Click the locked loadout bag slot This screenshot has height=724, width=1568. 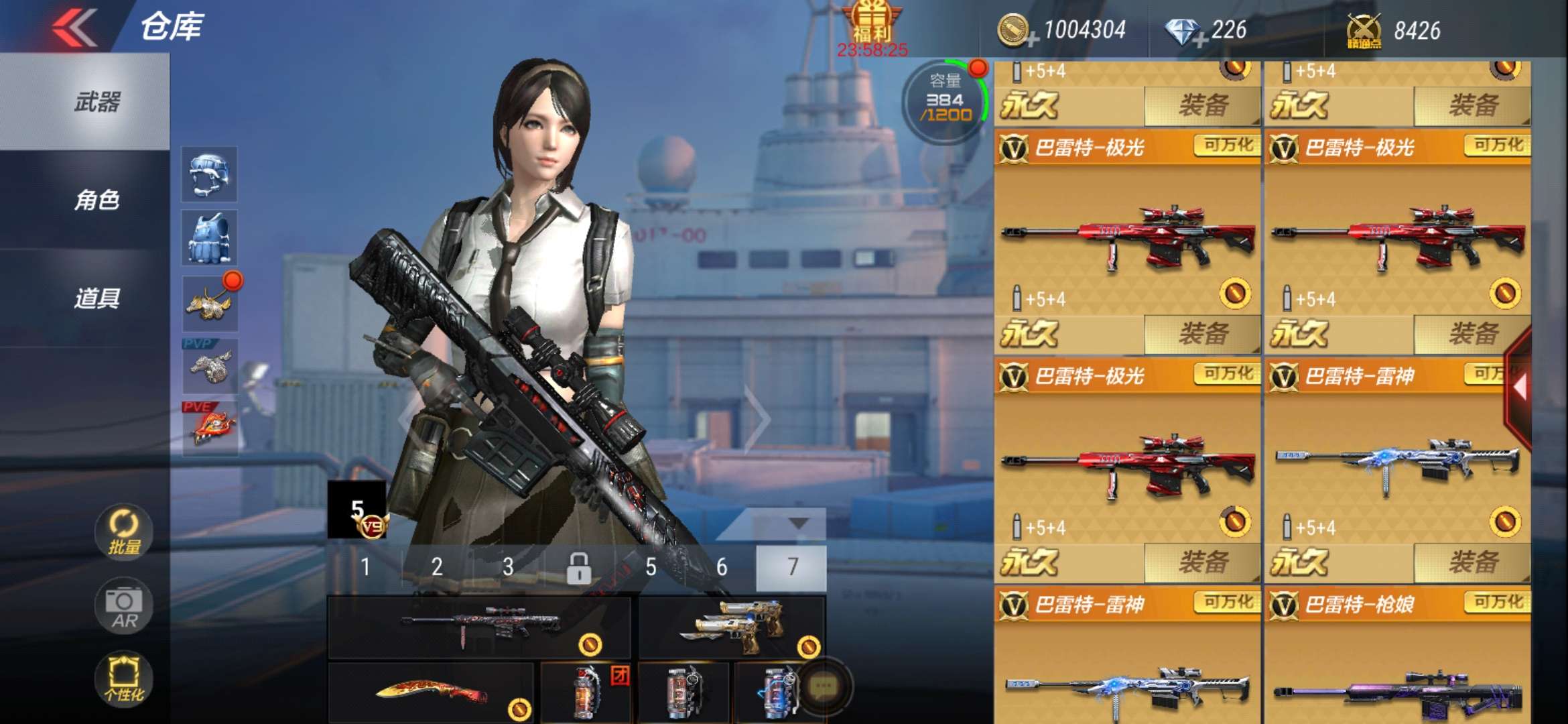coord(579,568)
